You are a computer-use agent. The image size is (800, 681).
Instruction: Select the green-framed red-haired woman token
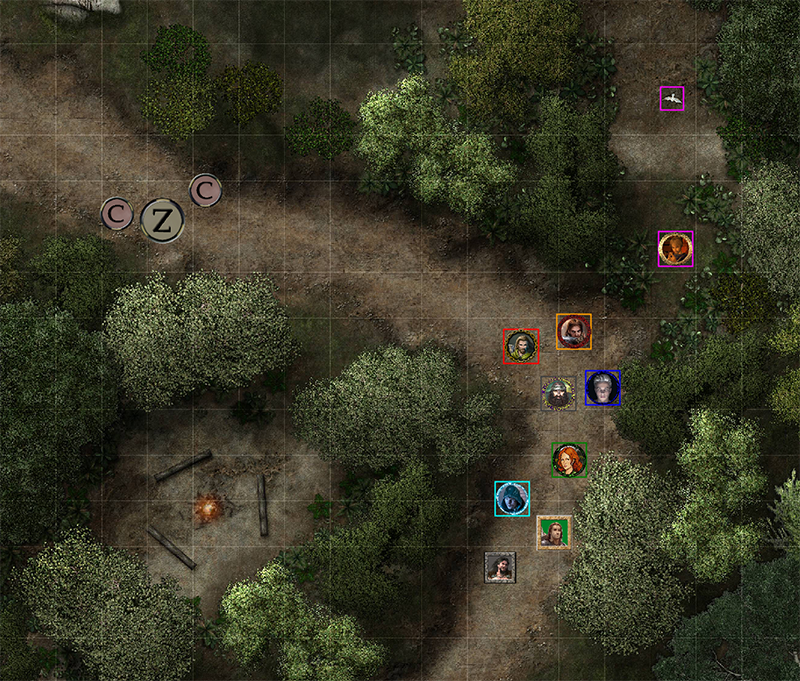(569, 460)
